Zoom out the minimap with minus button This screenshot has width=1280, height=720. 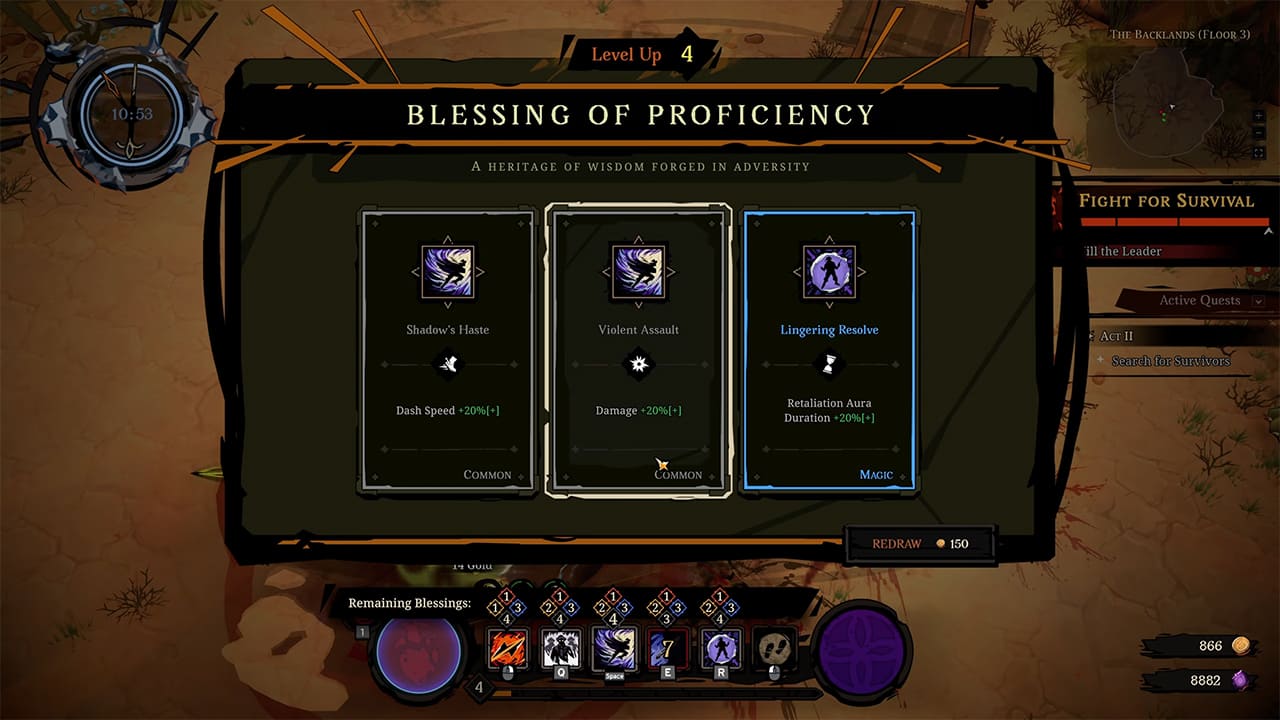1259,134
